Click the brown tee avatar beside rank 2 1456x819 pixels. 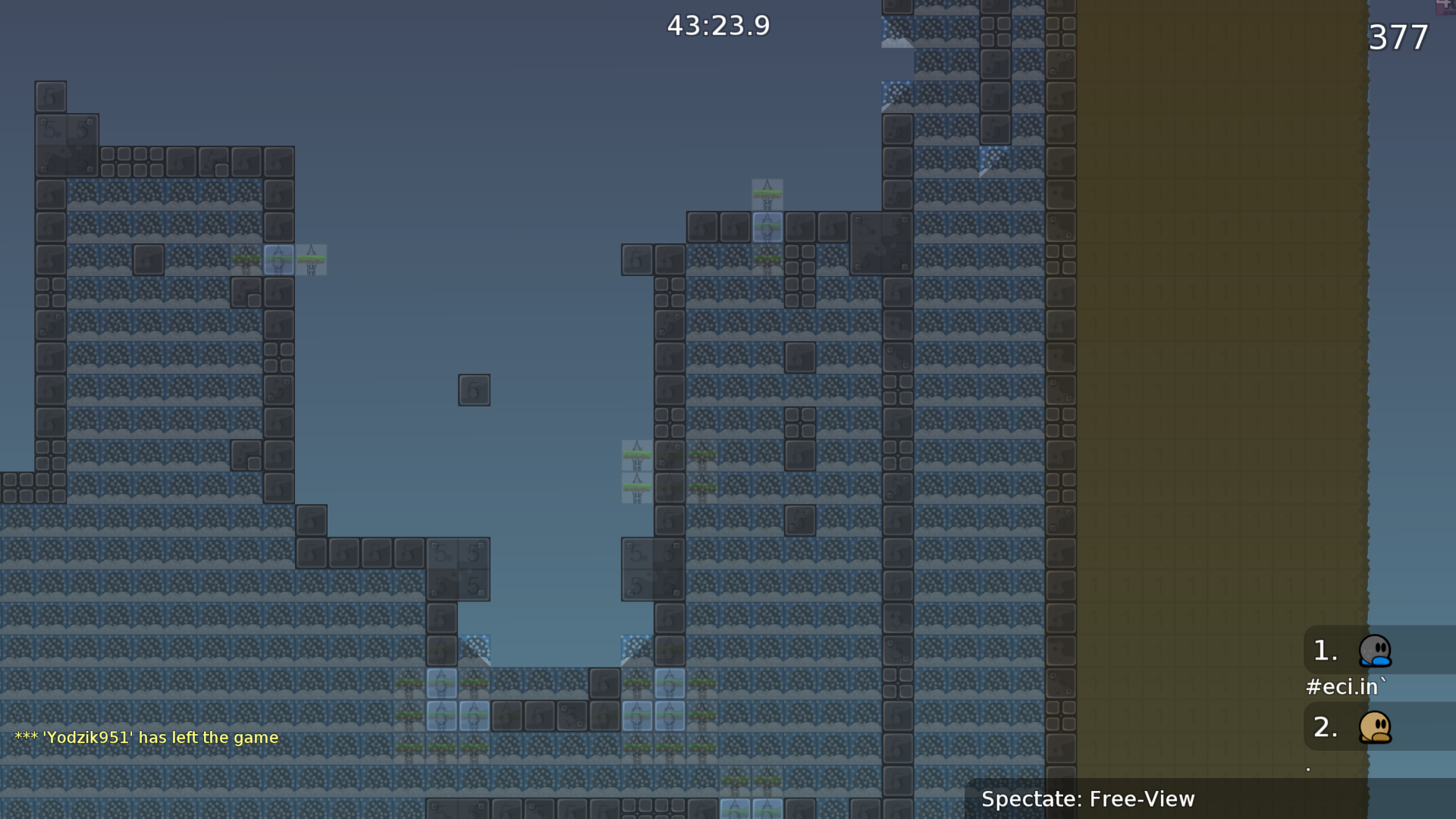coord(1376,726)
